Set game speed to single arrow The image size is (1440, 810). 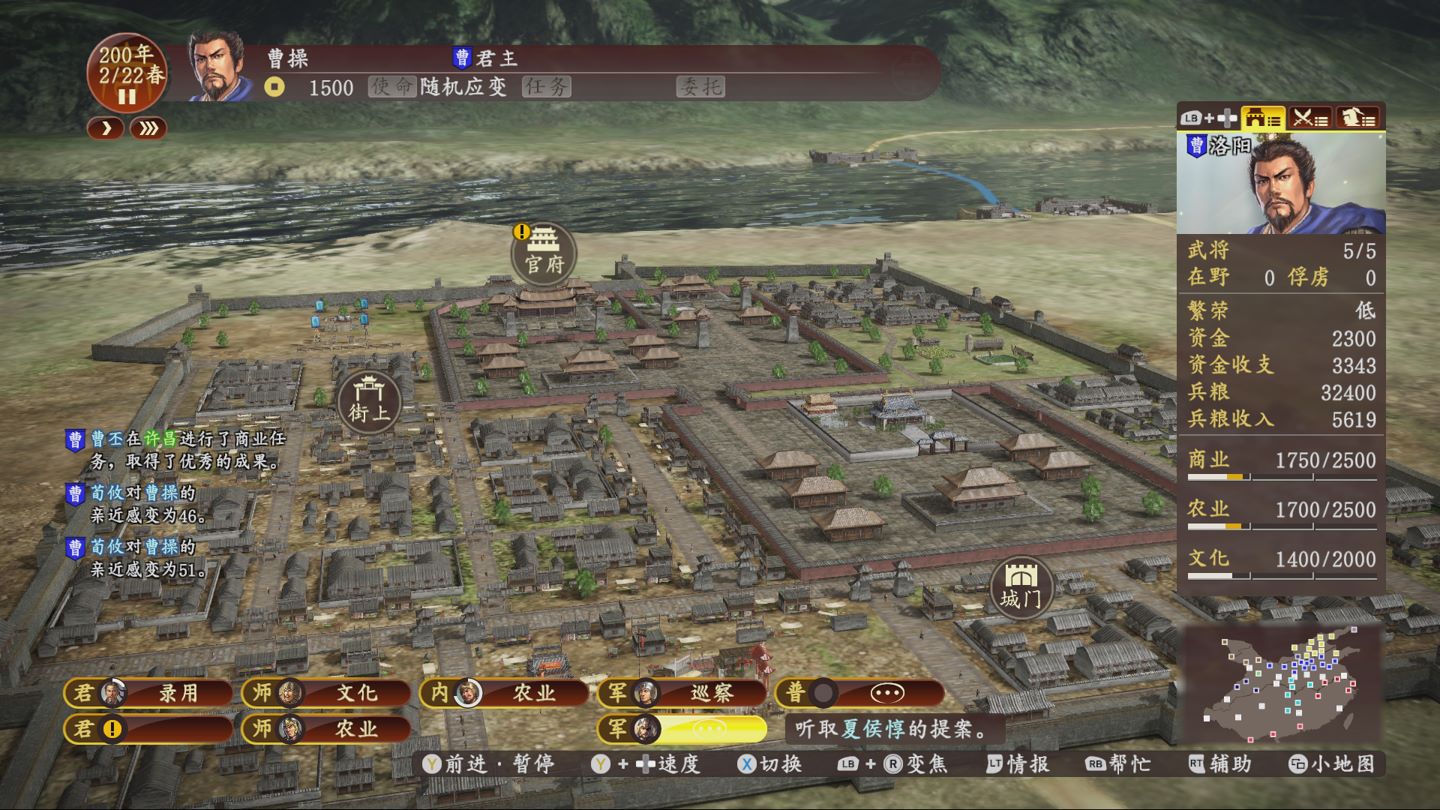(x=105, y=128)
